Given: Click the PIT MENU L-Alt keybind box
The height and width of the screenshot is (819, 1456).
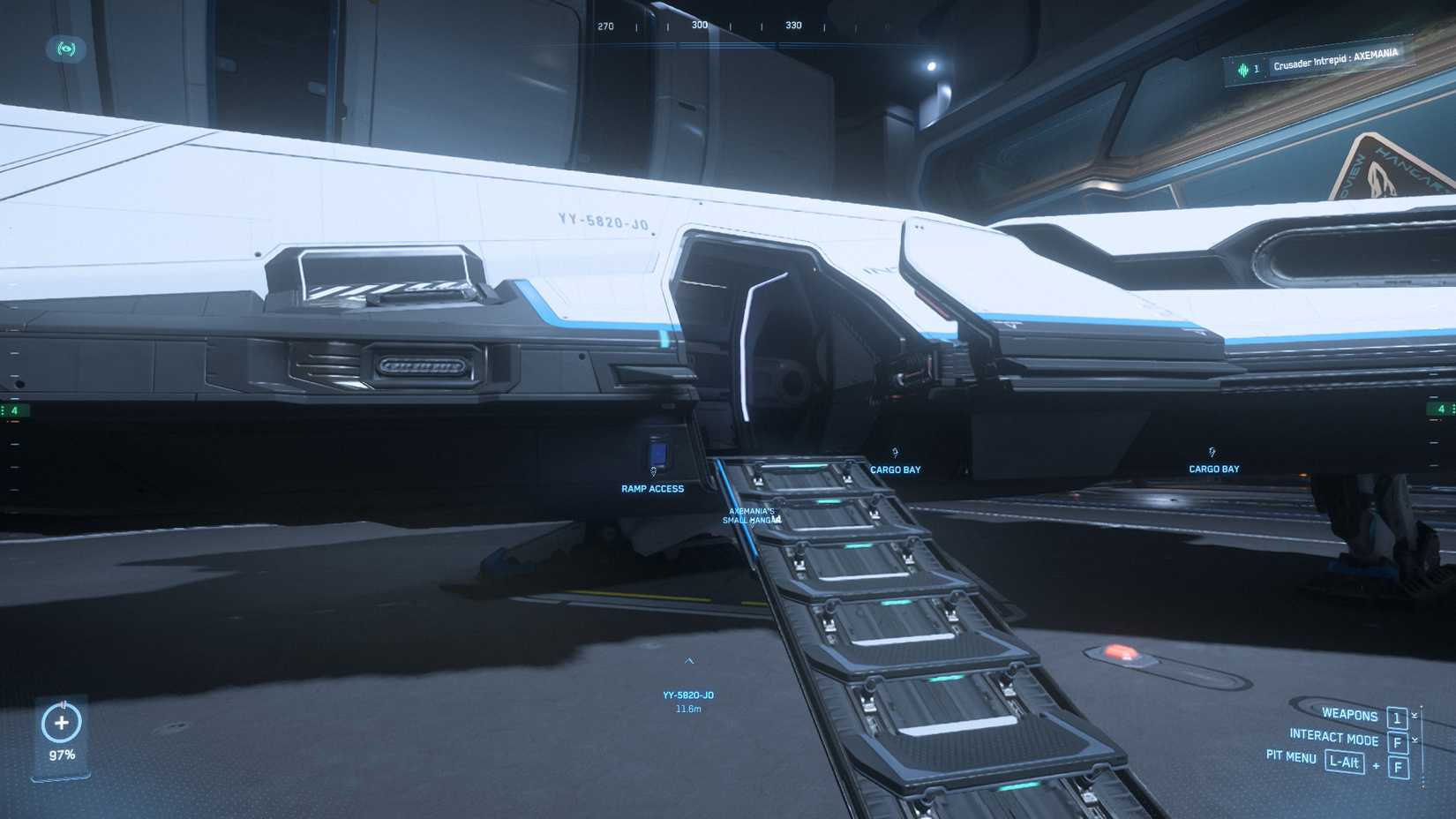Looking at the screenshot, I should tap(1345, 763).
